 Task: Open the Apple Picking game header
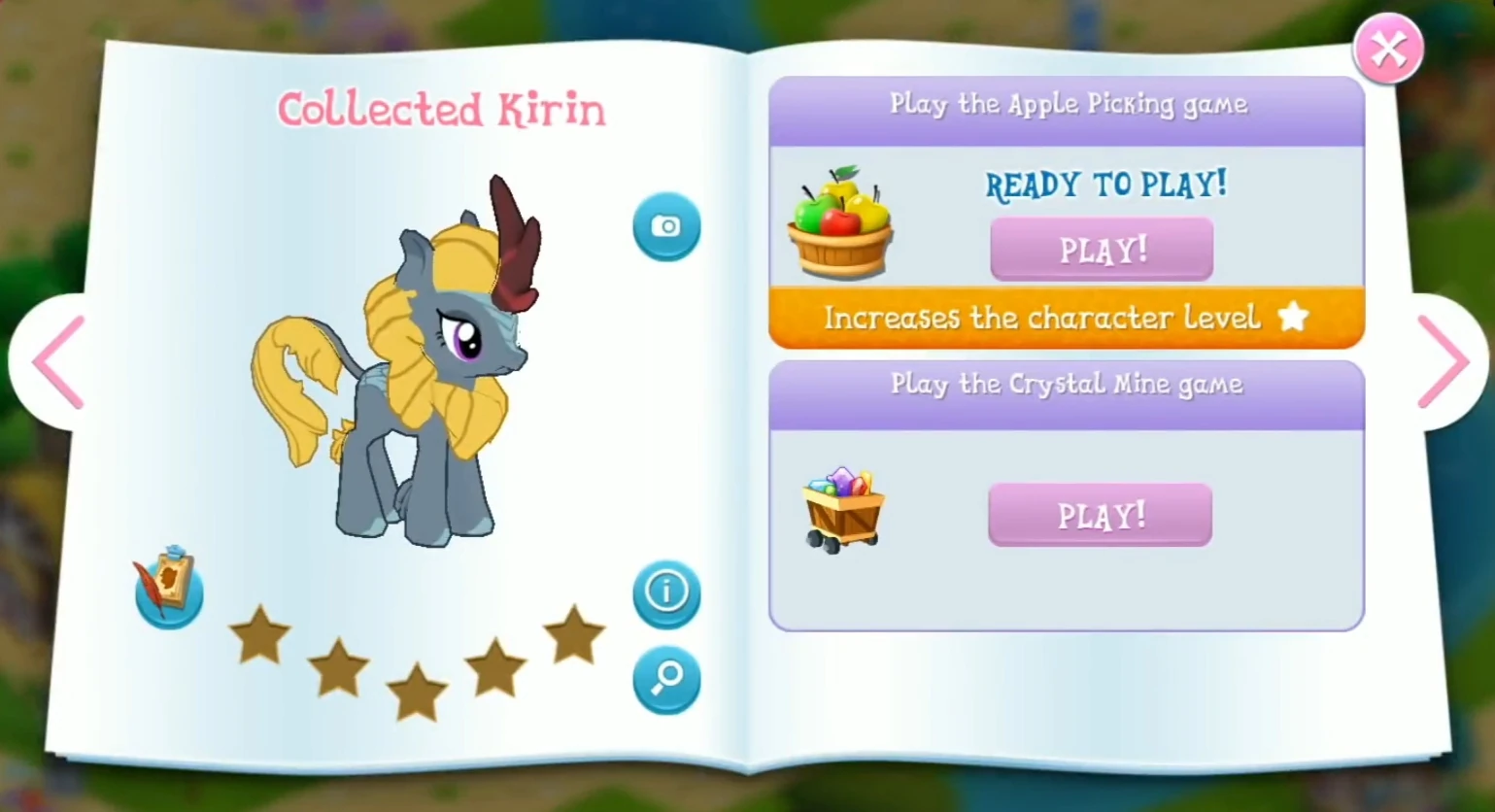1067,105
